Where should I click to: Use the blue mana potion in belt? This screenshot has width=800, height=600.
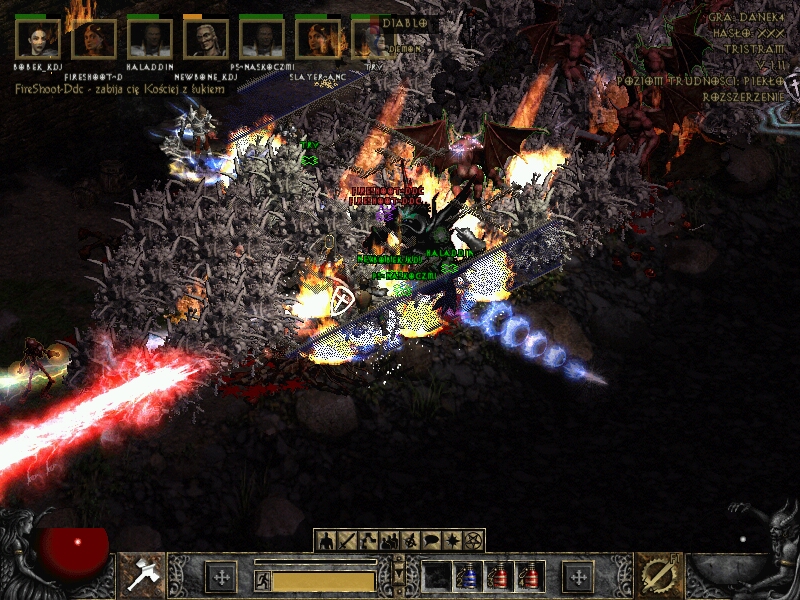coord(467,576)
